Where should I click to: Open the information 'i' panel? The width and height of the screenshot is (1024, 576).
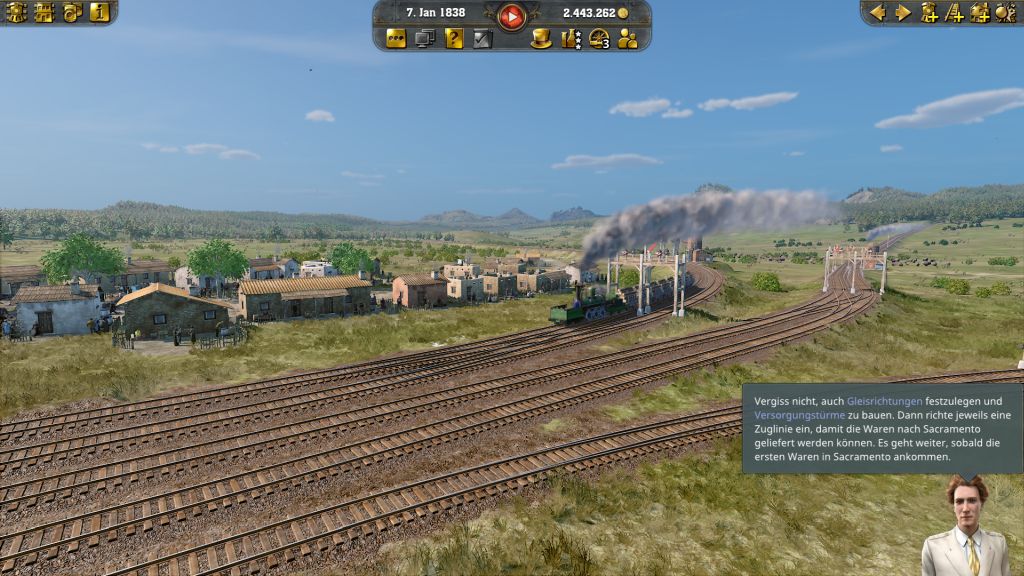point(98,12)
